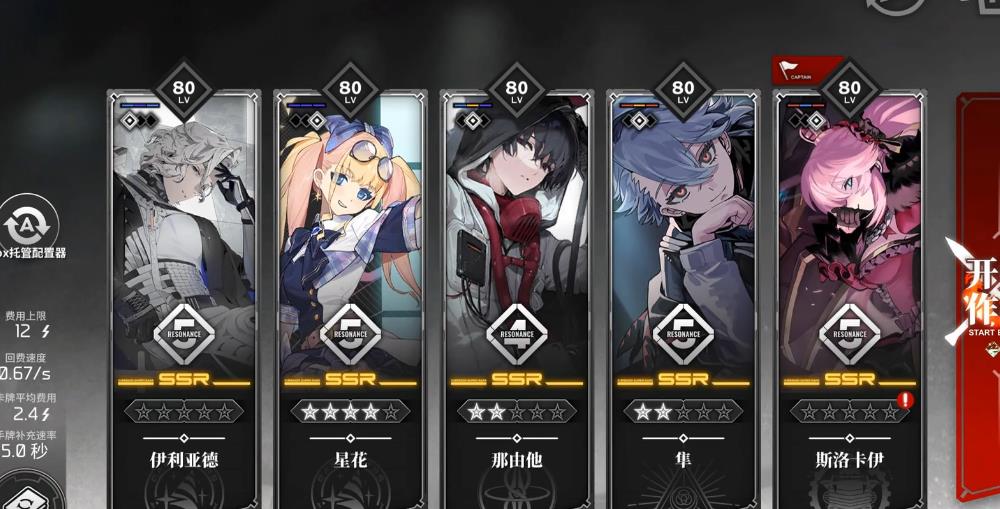
Task: Open the 隼 character card
Action: [x=683, y=250]
